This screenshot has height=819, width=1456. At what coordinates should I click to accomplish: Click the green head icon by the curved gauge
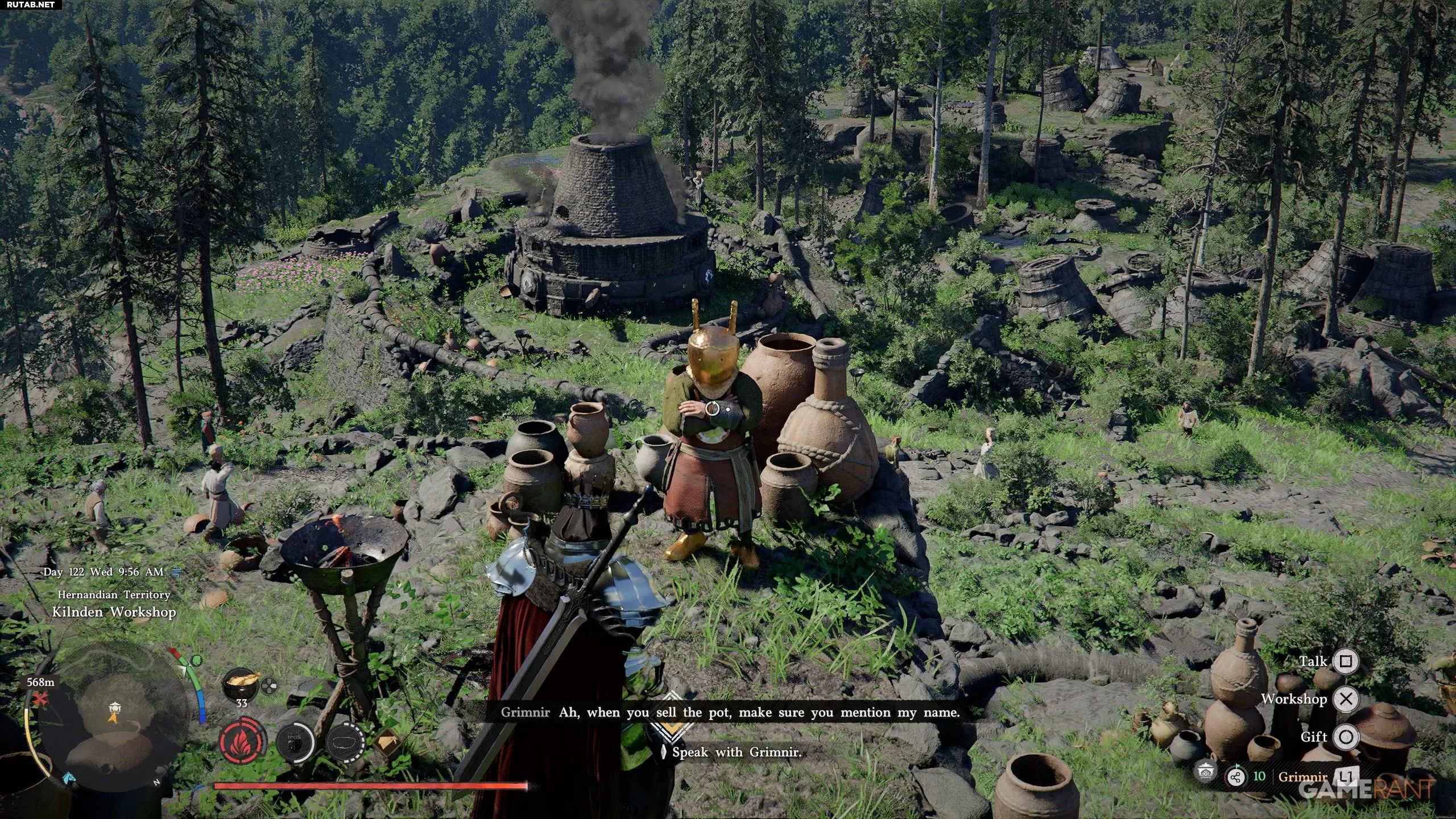click(x=196, y=661)
